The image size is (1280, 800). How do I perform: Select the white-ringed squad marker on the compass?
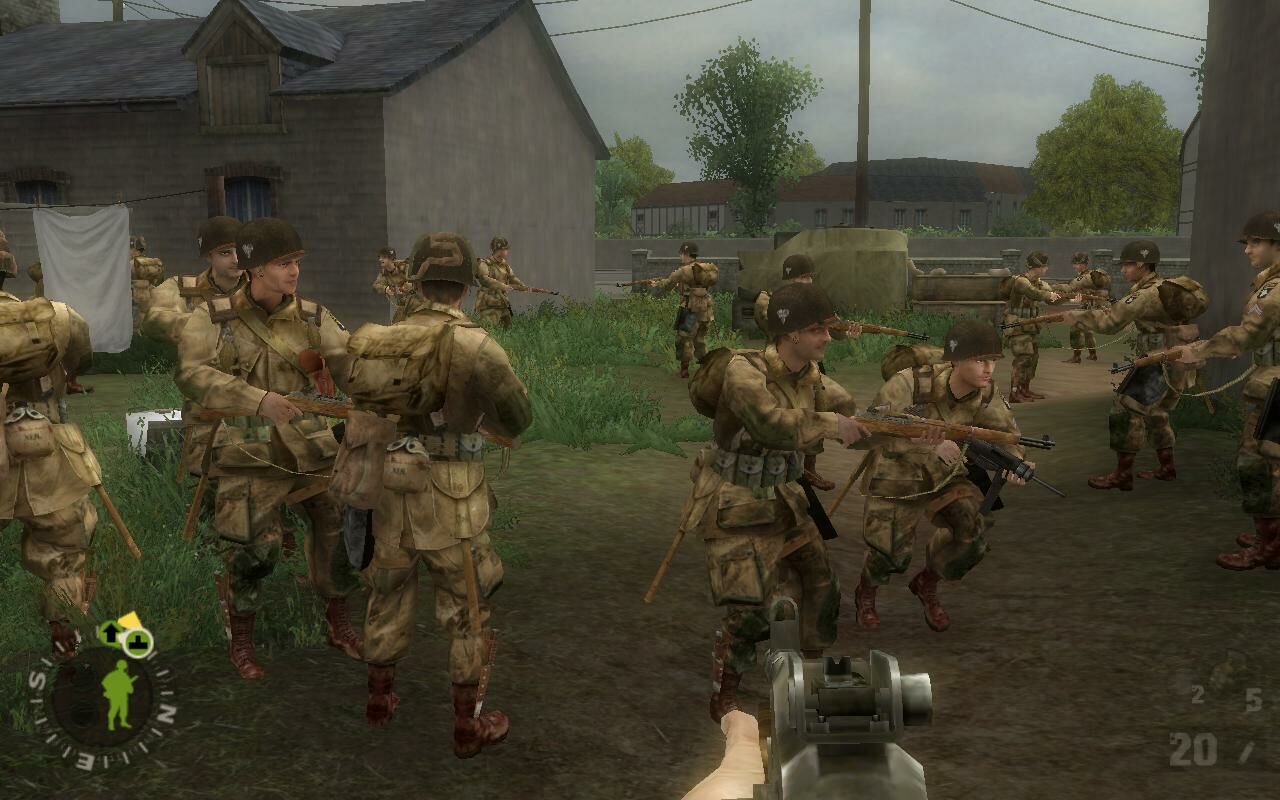138,641
